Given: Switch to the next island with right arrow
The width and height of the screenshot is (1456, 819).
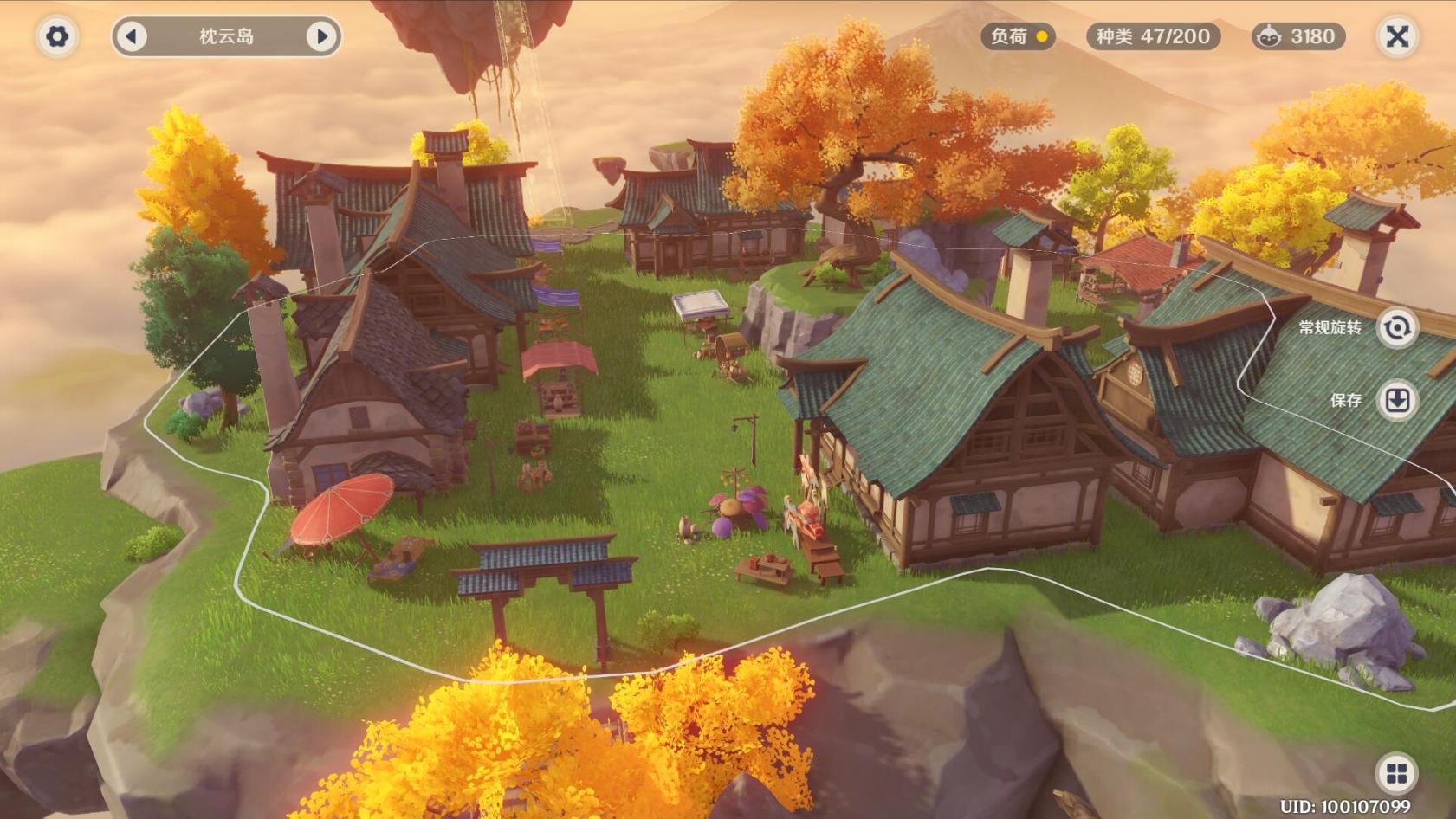Looking at the screenshot, I should [321, 36].
